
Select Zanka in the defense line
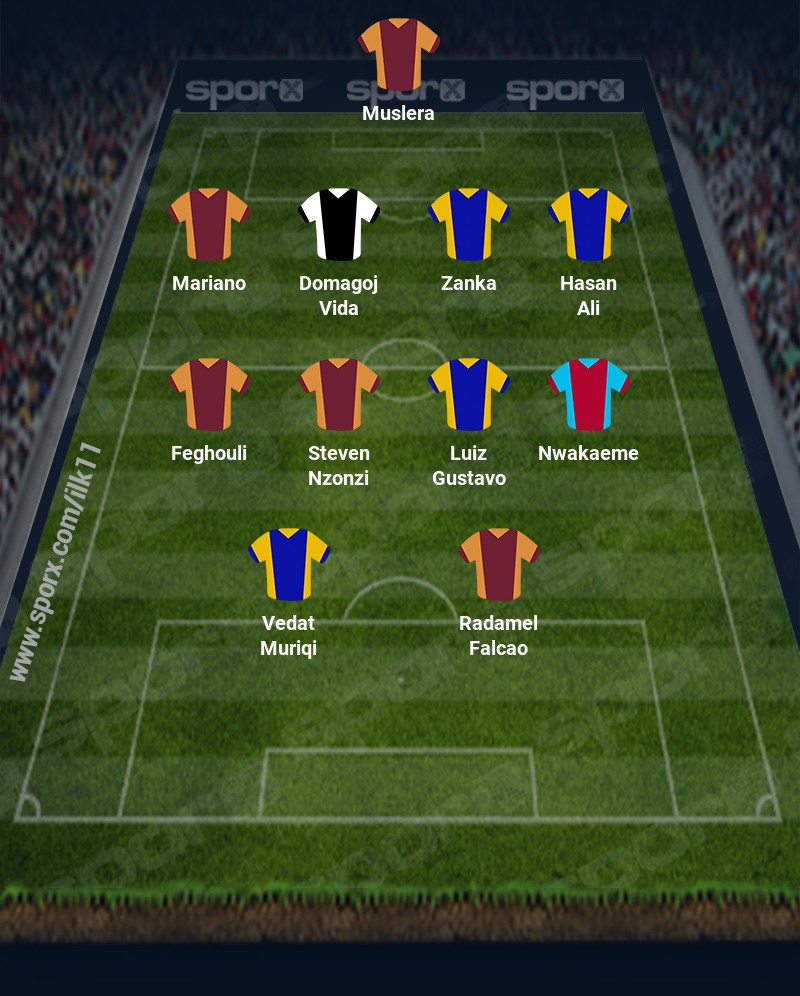pos(469,224)
